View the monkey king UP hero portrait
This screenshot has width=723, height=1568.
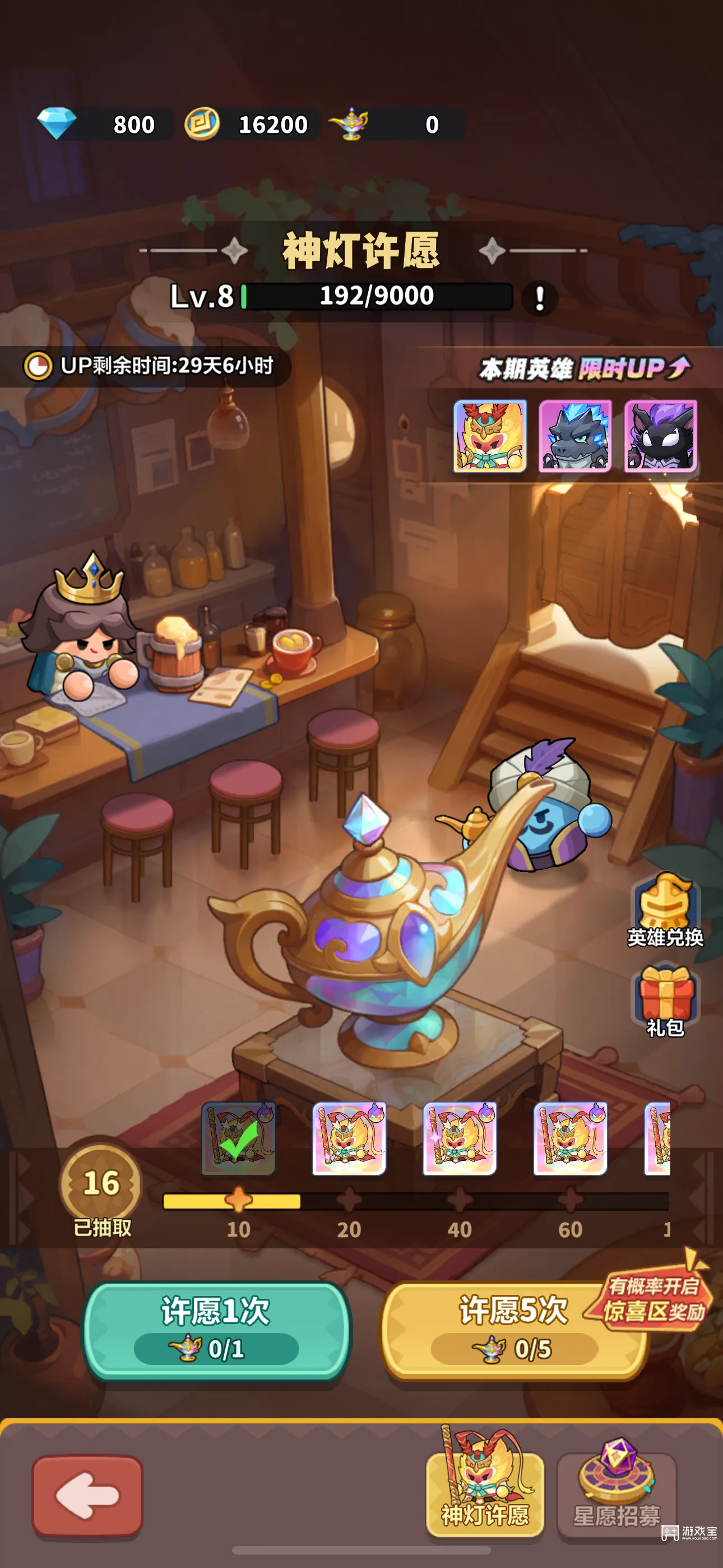(489, 436)
